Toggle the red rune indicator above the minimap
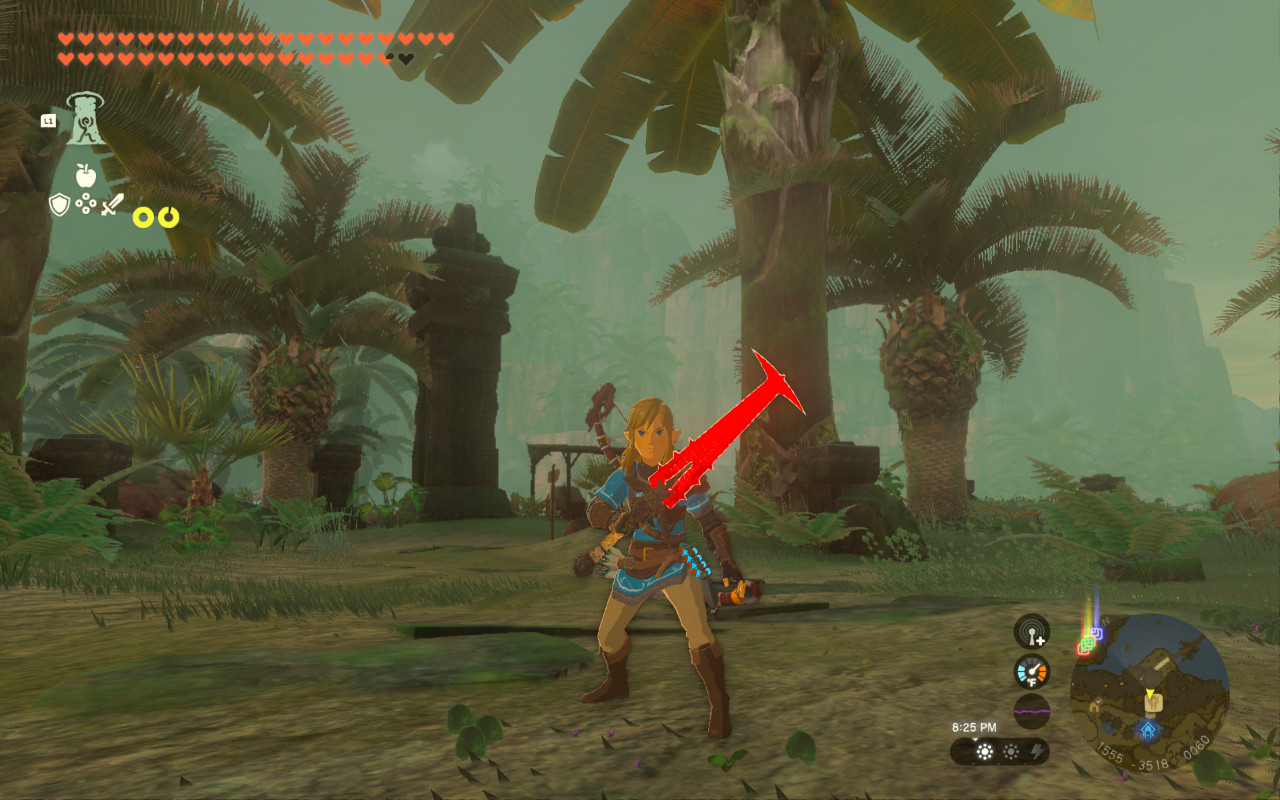Image resolution: width=1280 pixels, height=800 pixels. 1085,651
